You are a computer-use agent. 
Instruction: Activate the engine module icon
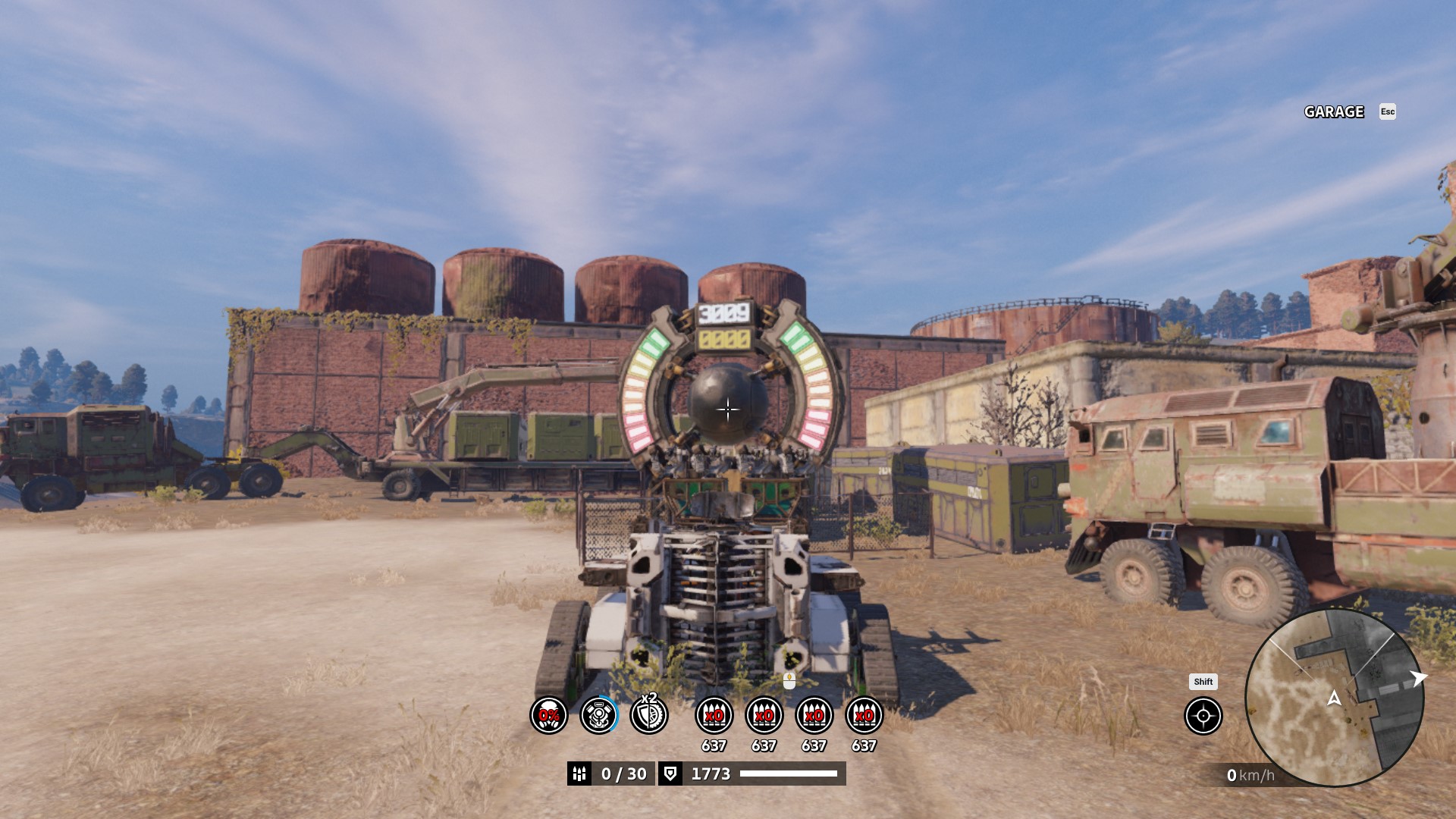599,715
